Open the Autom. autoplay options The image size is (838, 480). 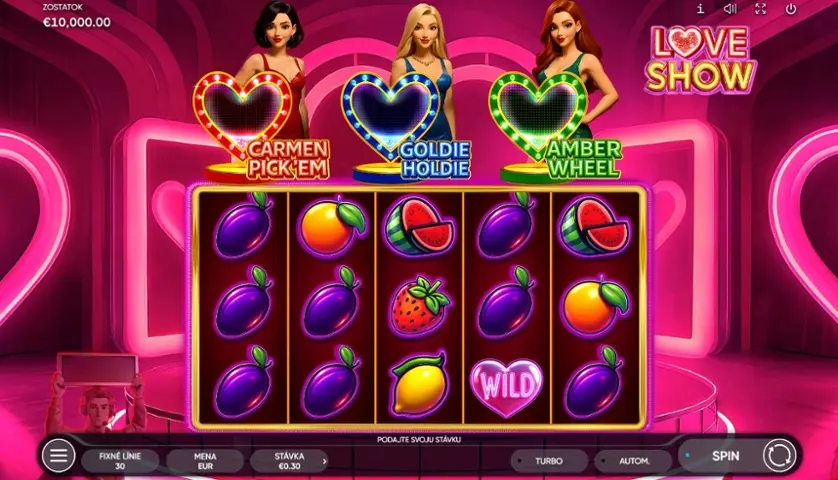pos(633,461)
